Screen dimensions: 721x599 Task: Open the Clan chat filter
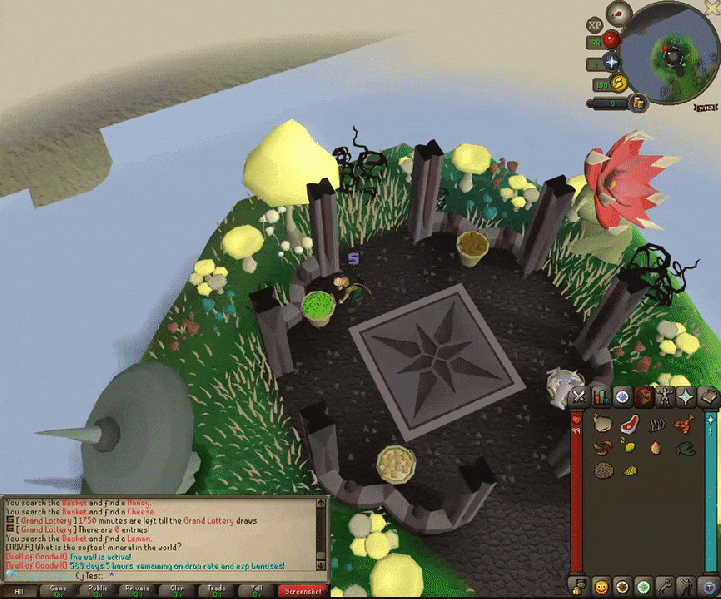(x=178, y=591)
